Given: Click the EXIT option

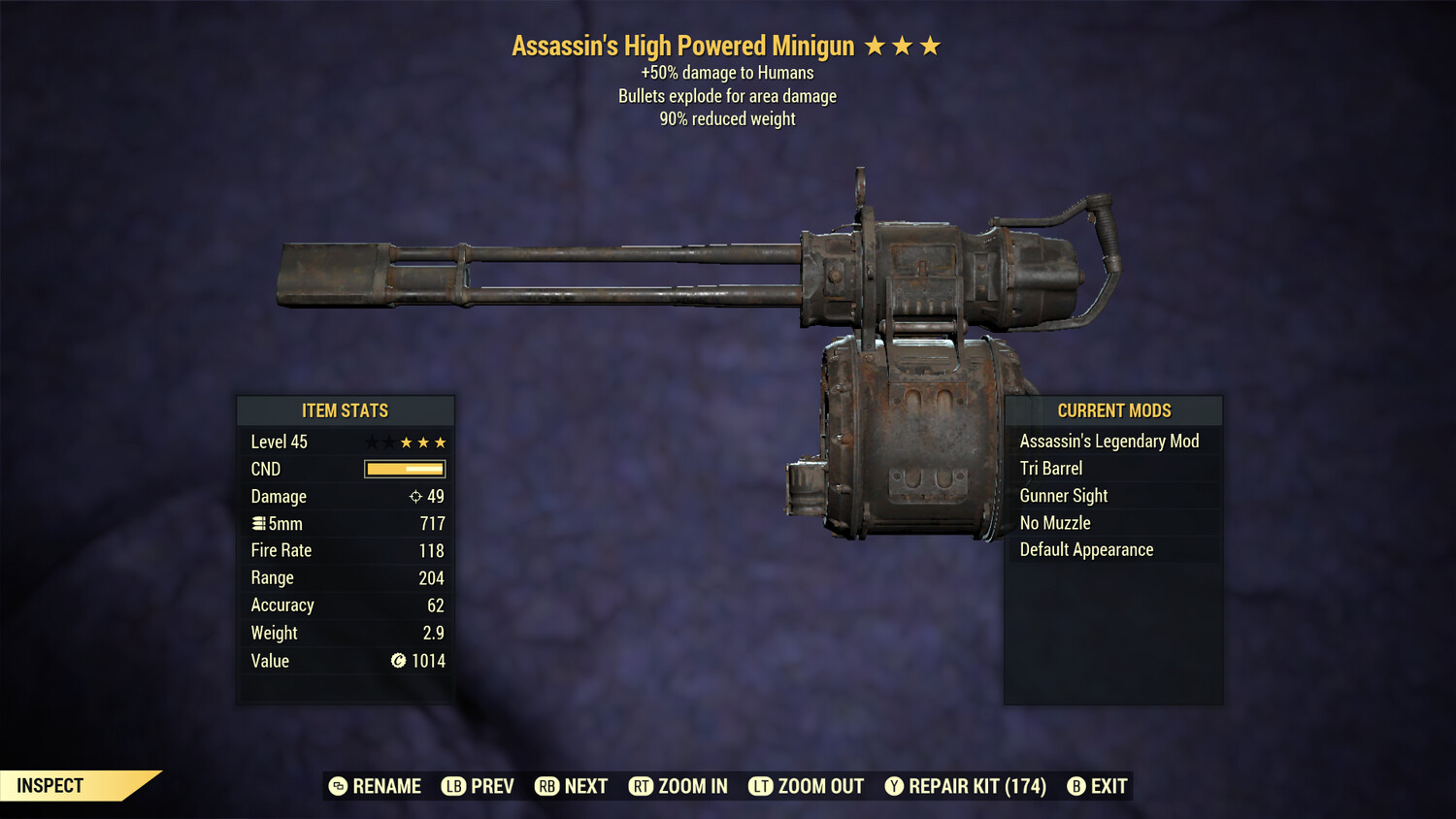Looking at the screenshot, I should coord(1108,786).
